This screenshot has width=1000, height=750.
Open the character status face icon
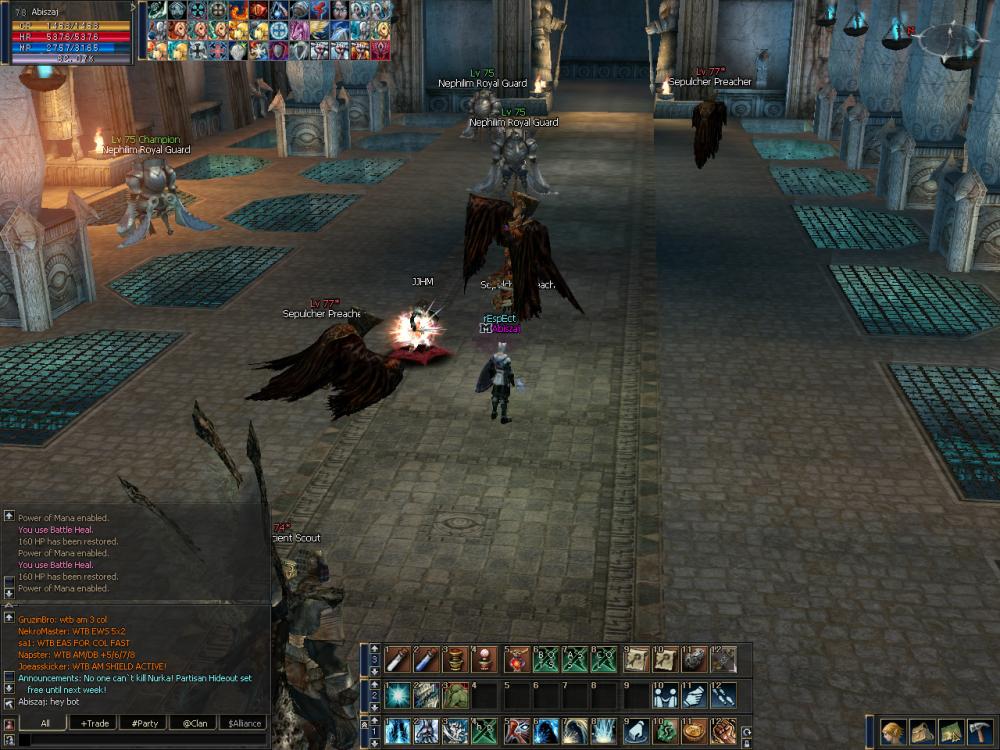click(x=893, y=731)
